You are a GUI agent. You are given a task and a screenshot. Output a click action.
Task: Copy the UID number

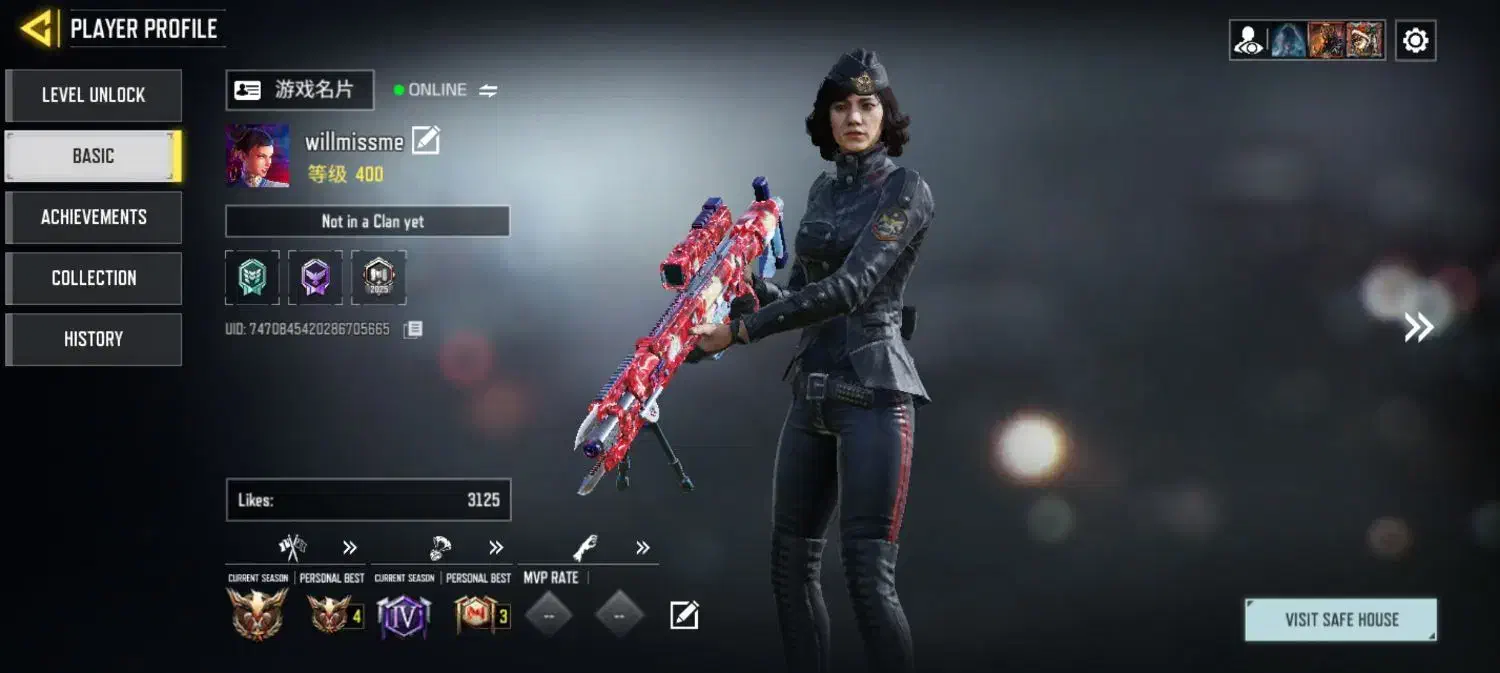[413, 329]
